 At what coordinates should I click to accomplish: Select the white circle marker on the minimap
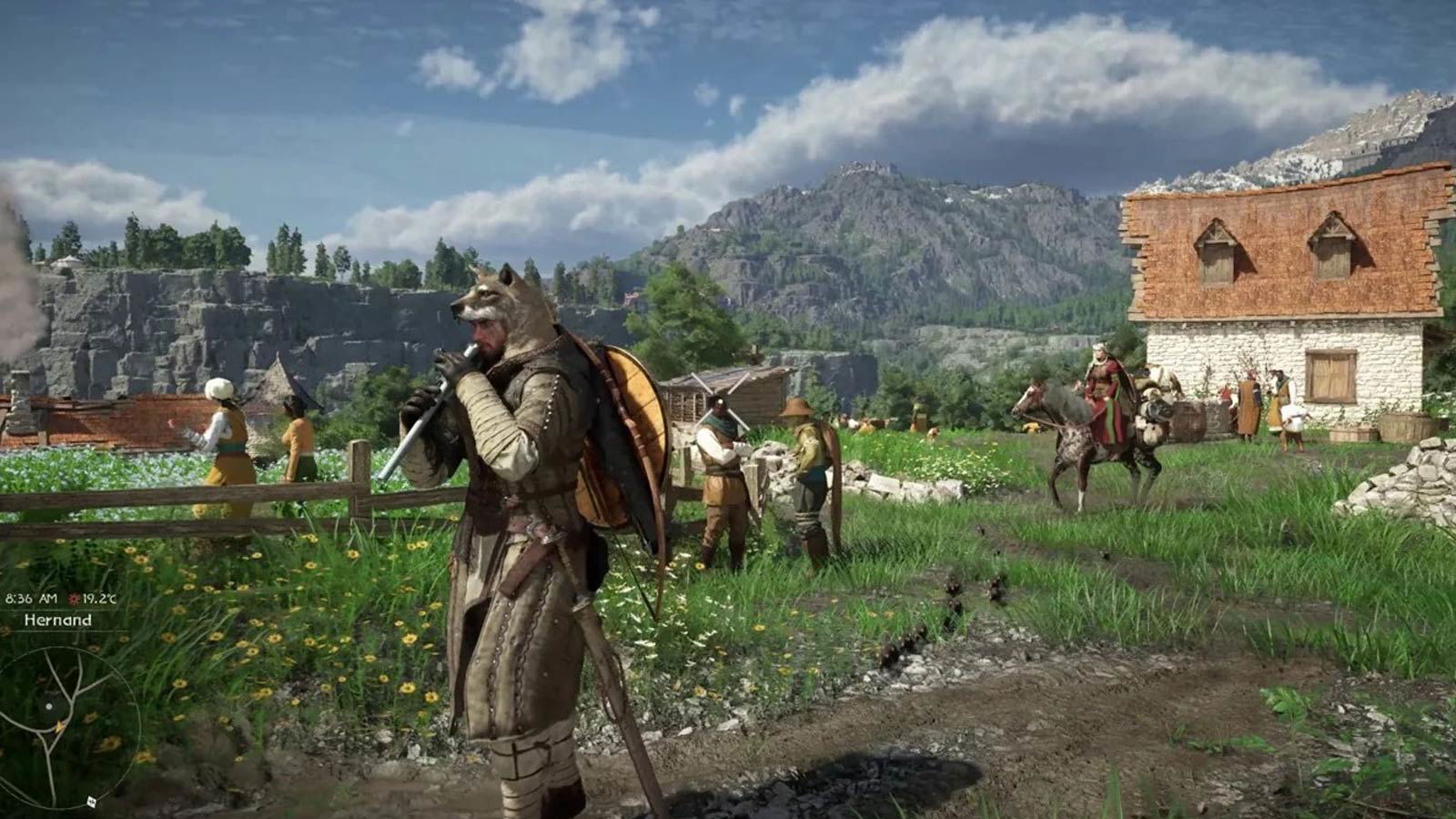point(49,706)
